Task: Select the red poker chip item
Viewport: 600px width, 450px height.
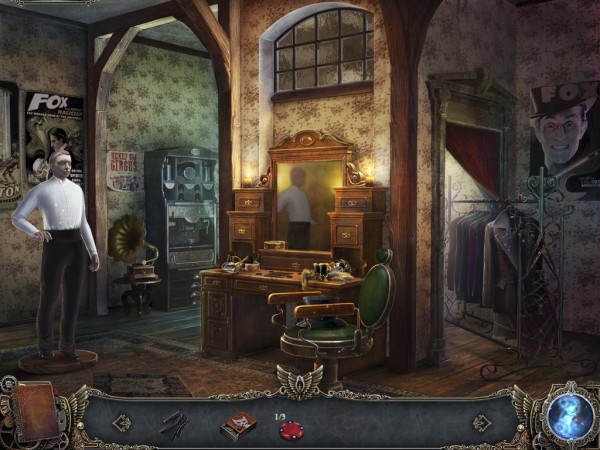Action: coord(289,430)
